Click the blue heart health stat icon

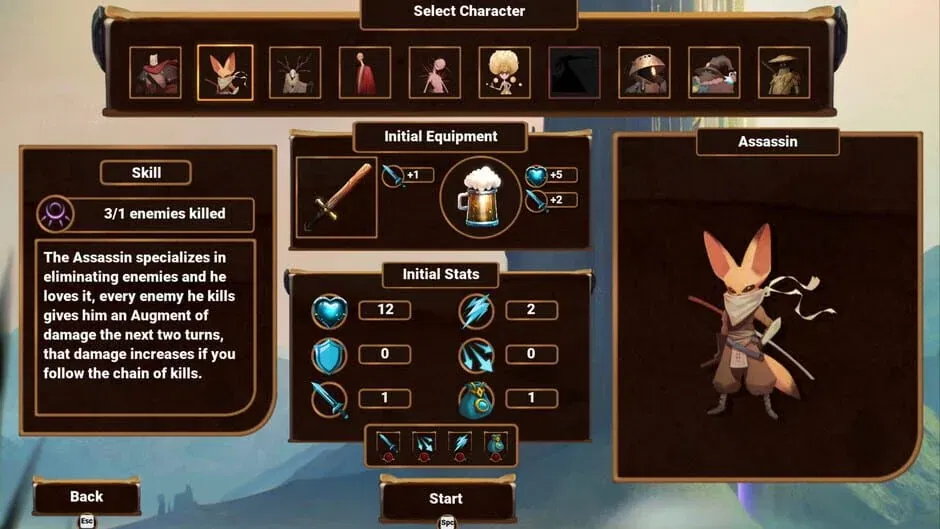point(329,311)
